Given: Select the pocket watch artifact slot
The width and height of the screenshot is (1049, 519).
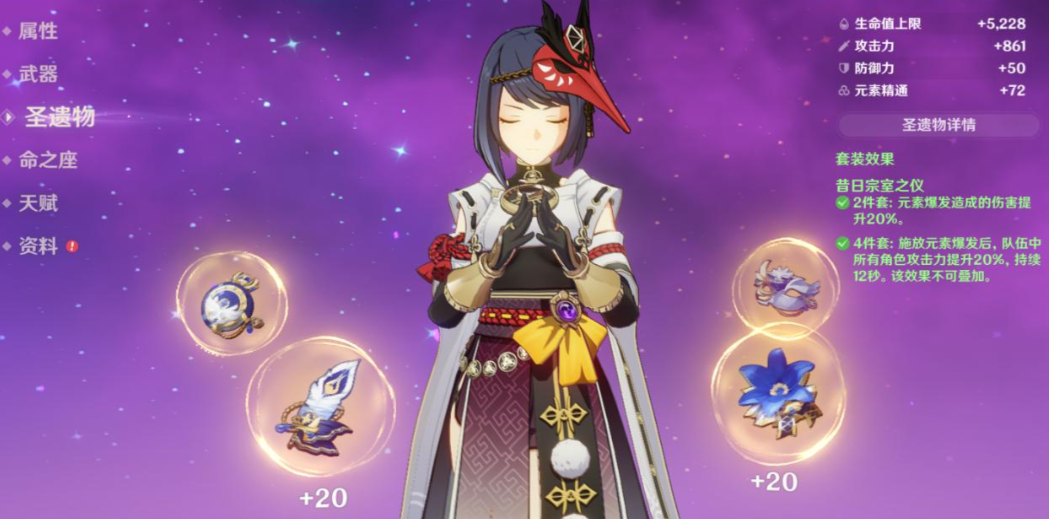Looking at the screenshot, I should click(231, 302).
